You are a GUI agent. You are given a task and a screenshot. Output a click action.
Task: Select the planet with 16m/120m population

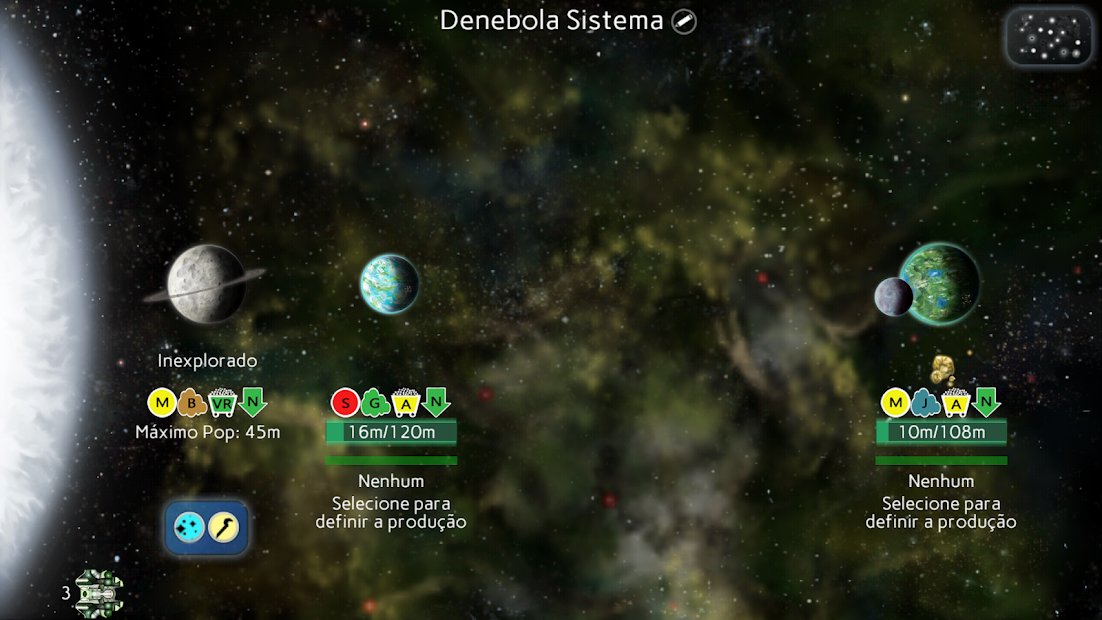click(x=389, y=284)
